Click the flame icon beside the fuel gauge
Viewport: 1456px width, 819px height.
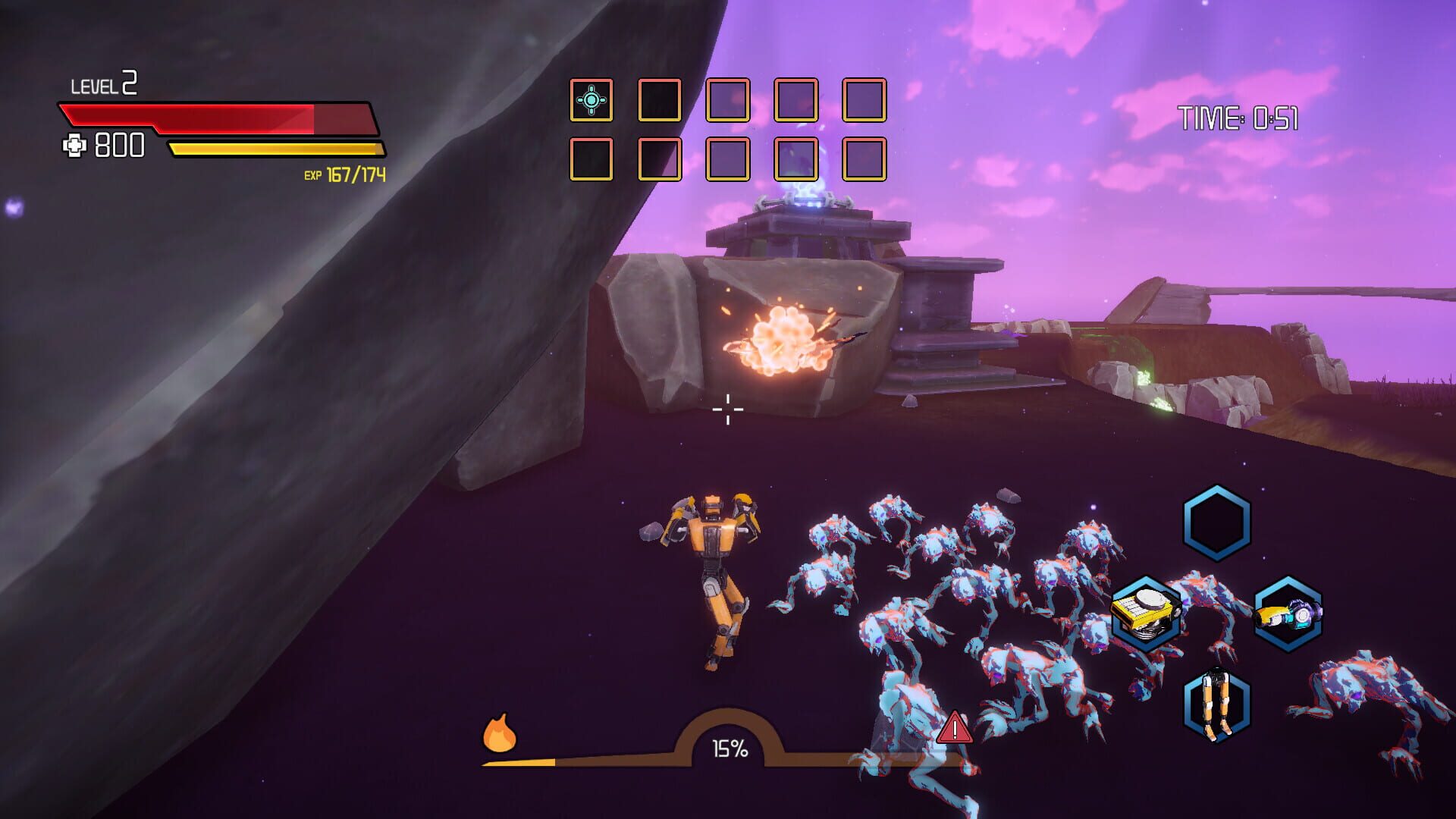point(501,735)
